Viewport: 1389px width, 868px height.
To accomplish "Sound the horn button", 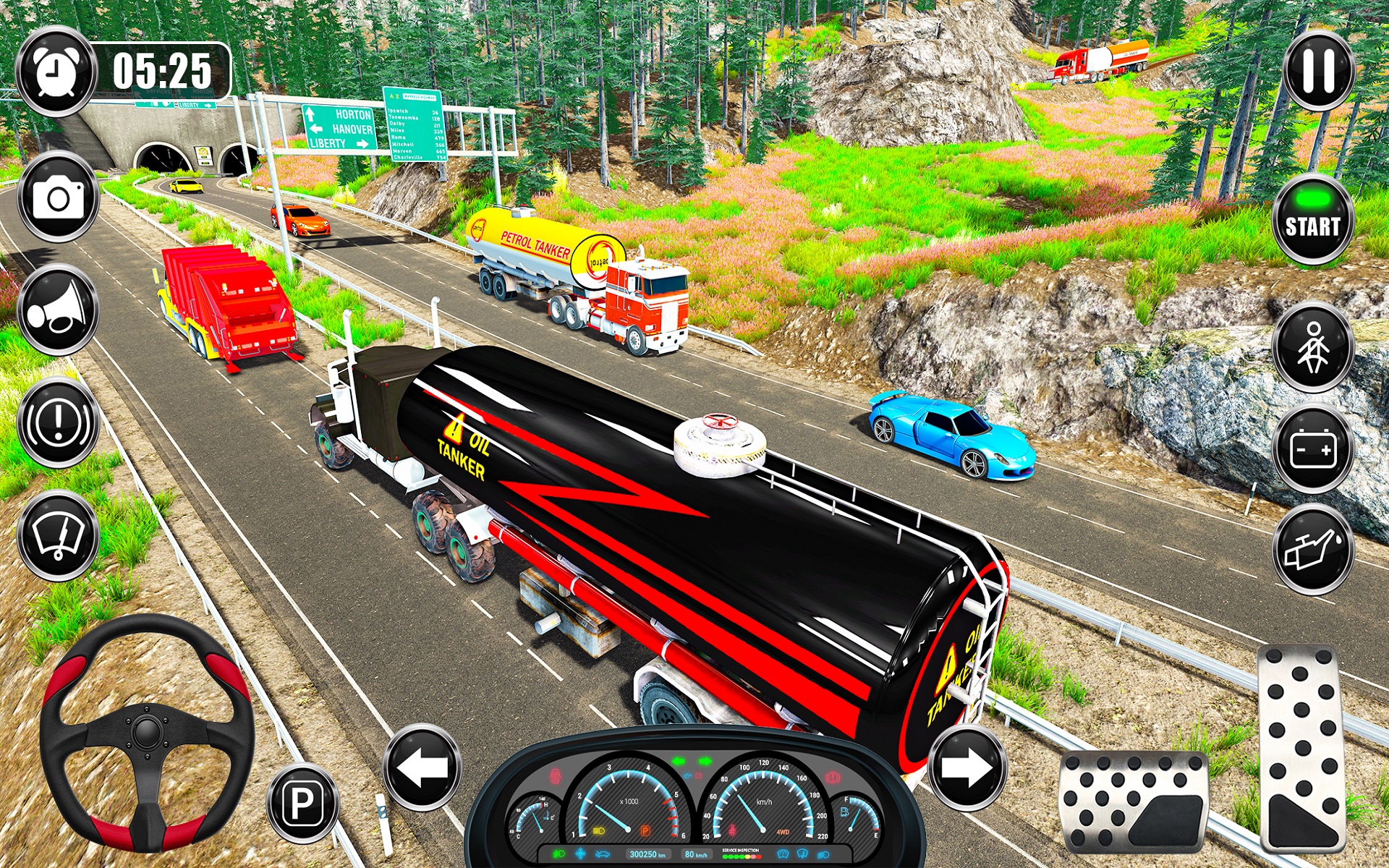I will [58, 310].
